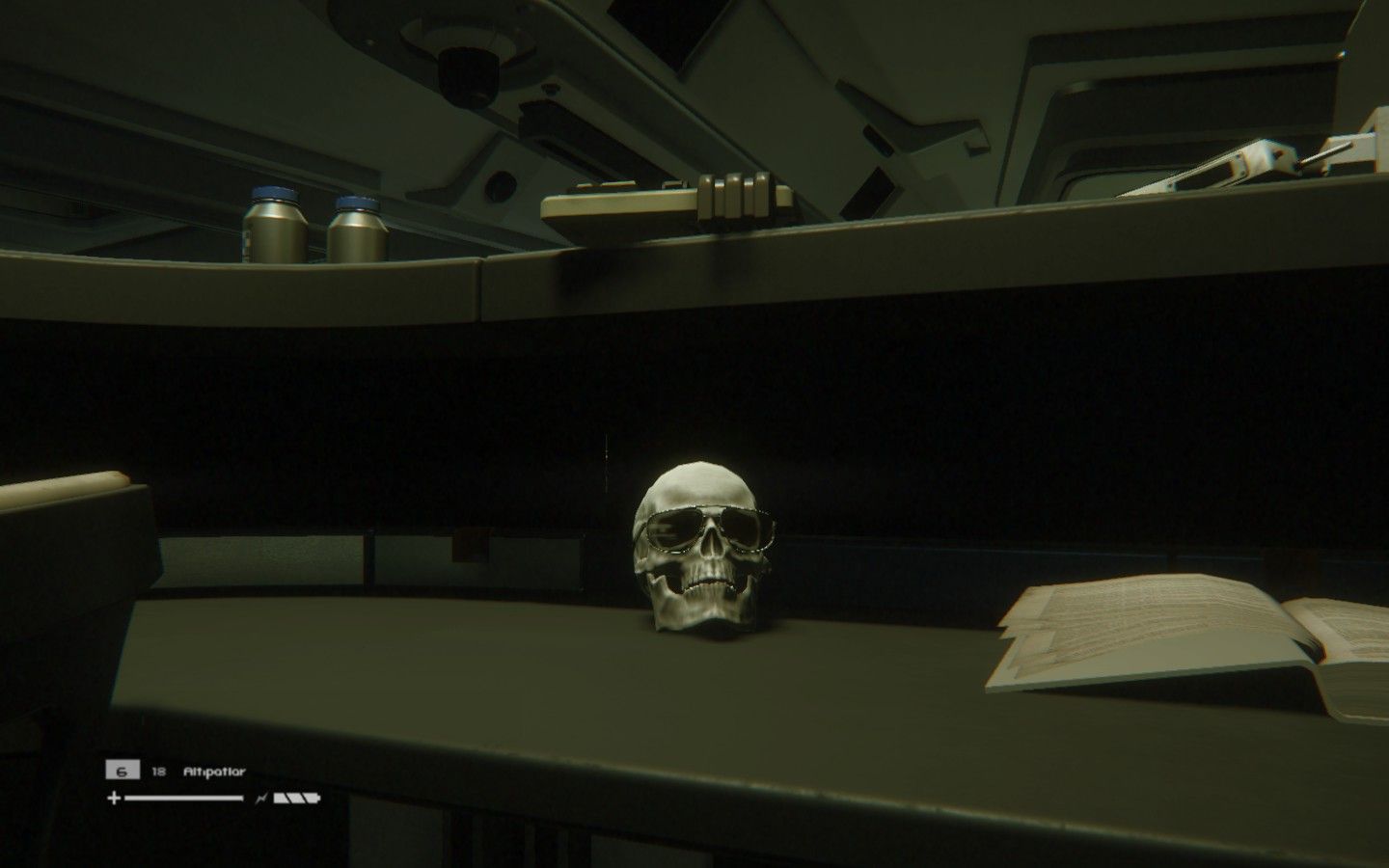The height and width of the screenshot is (868, 1389).
Task: Click the first battery segment to toggle it
Action: click(280, 797)
